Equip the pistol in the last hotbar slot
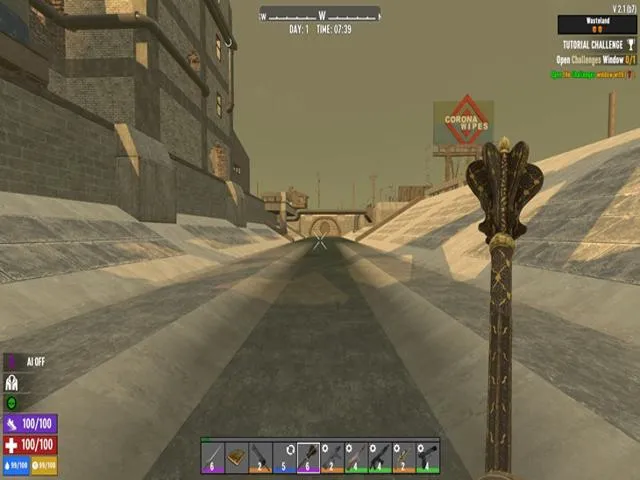 coord(428,457)
